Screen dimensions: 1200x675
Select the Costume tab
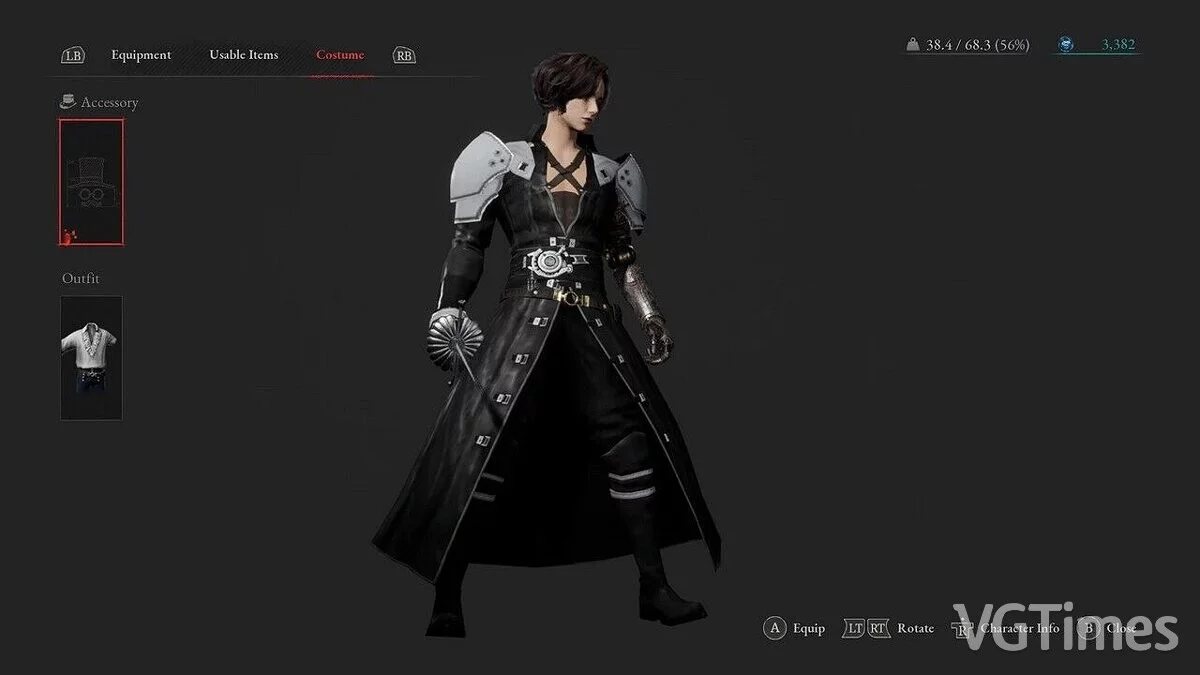tap(340, 55)
